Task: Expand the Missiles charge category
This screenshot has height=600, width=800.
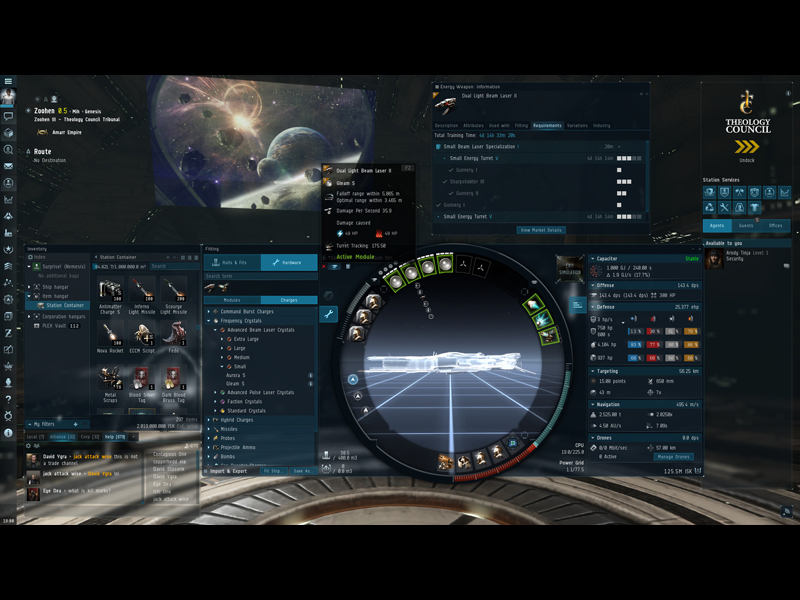Action: (x=231, y=429)
